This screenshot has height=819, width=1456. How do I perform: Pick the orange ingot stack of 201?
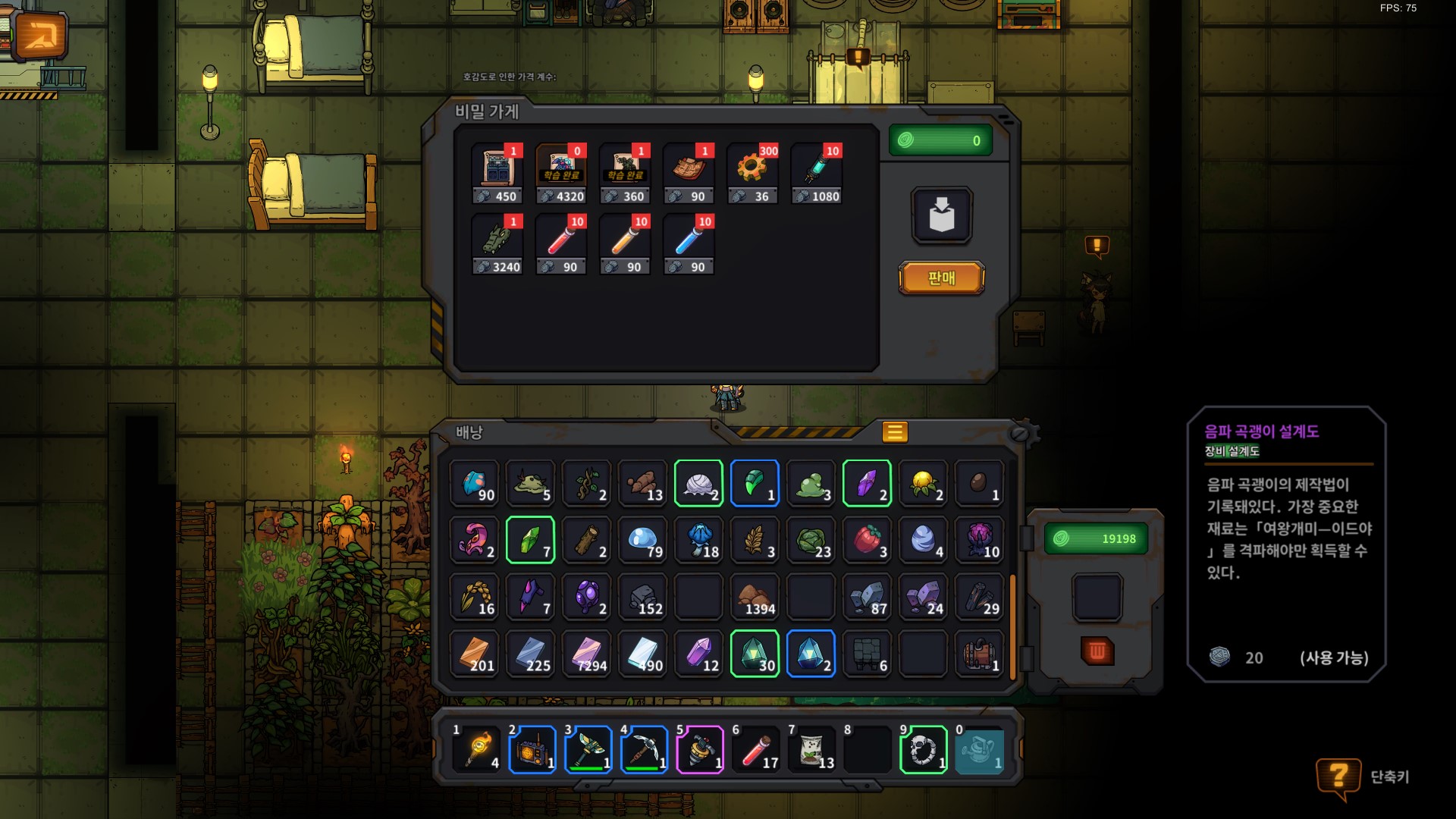click(x=474, y=654)
